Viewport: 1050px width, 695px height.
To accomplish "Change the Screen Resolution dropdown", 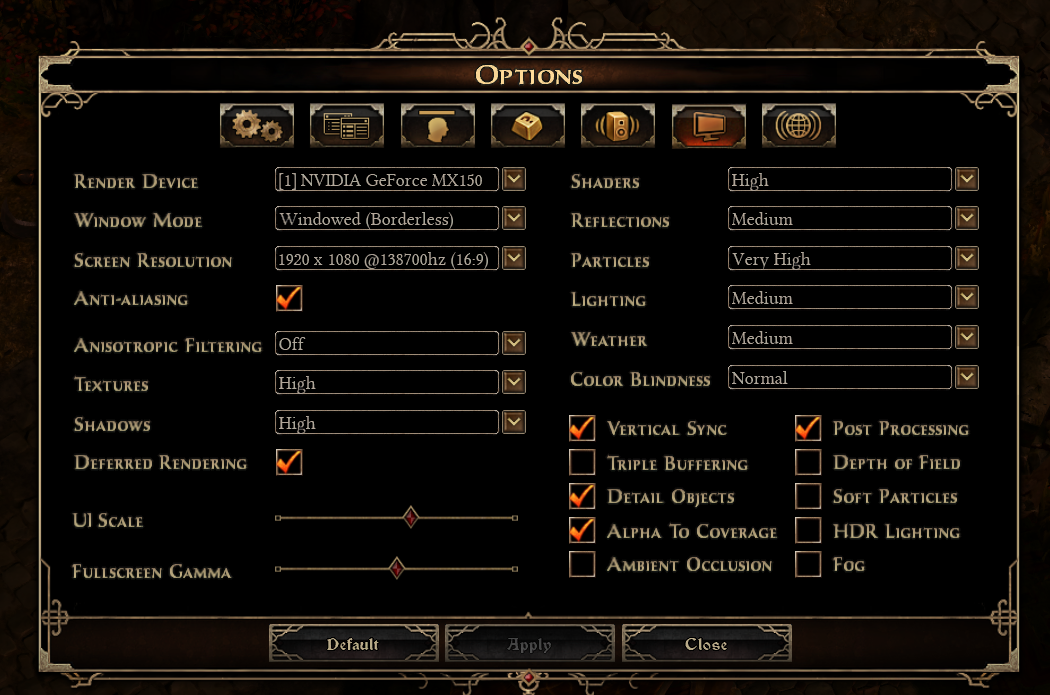I will pos(514,259).
